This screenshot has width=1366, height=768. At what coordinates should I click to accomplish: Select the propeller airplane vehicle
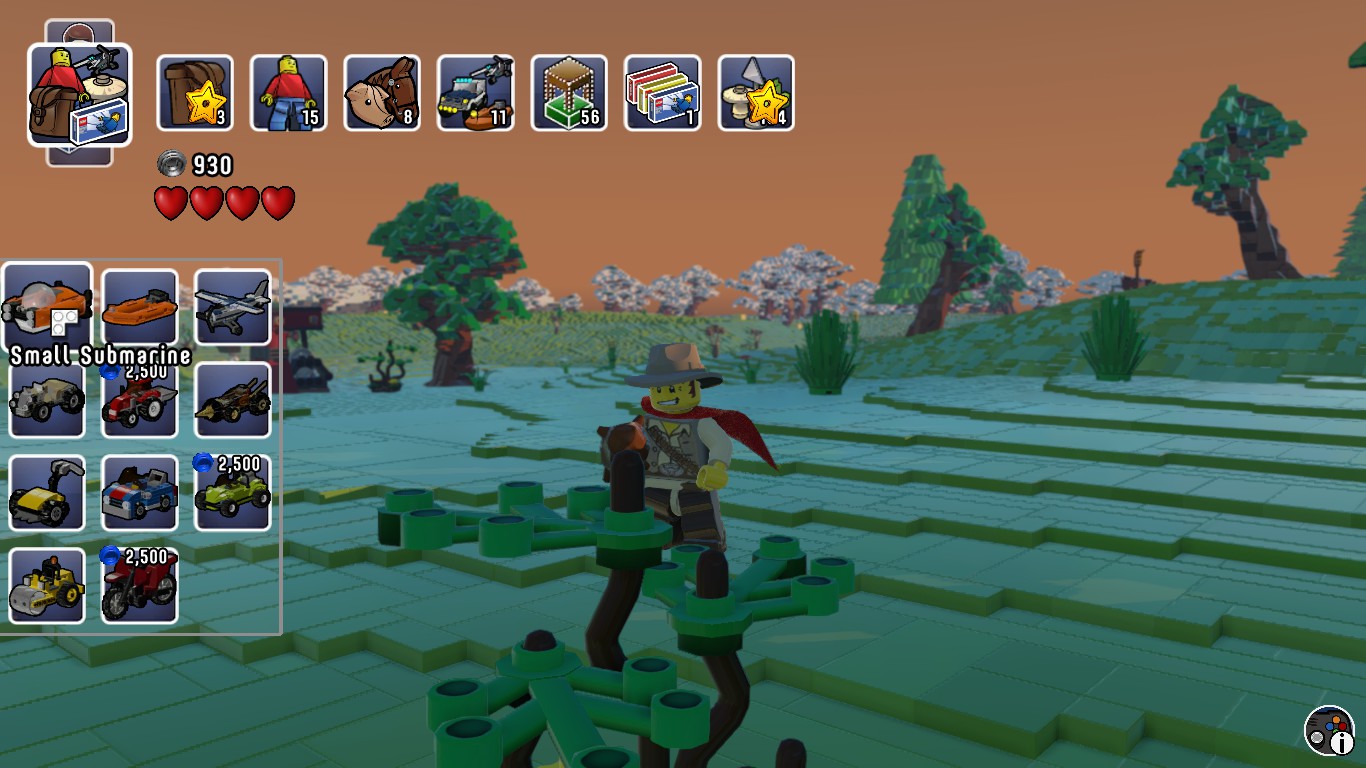point(232,307)
